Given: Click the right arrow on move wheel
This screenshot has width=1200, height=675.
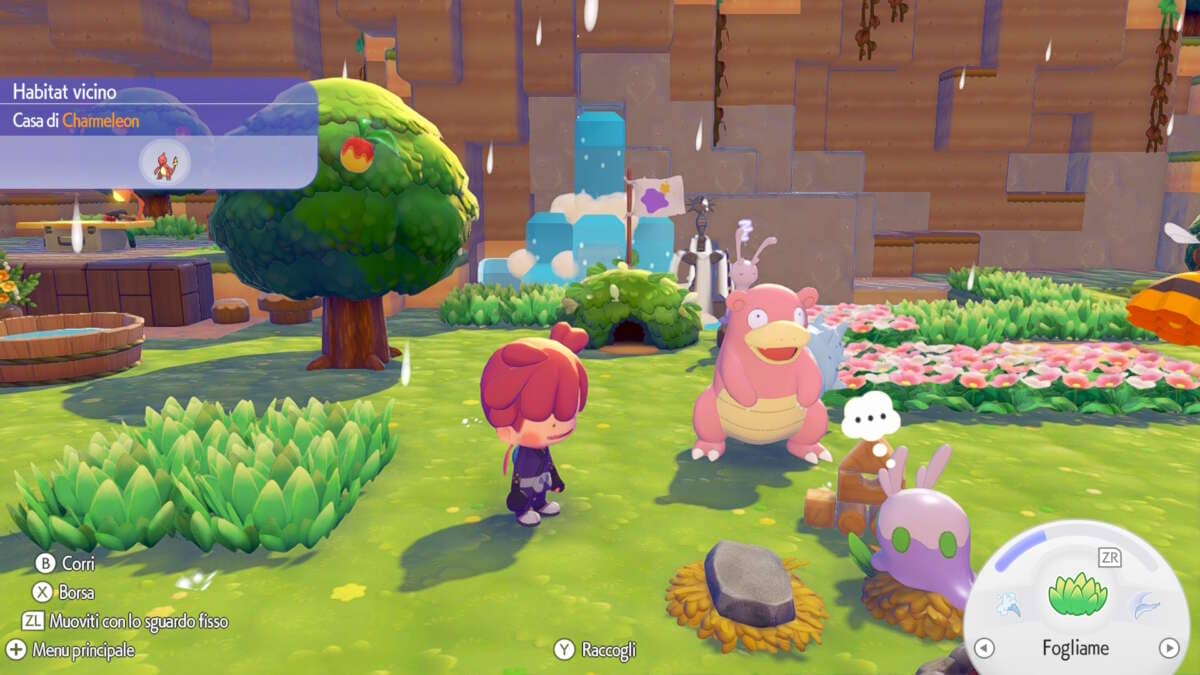Looking at the screenshot, I should pos(1169,648).
